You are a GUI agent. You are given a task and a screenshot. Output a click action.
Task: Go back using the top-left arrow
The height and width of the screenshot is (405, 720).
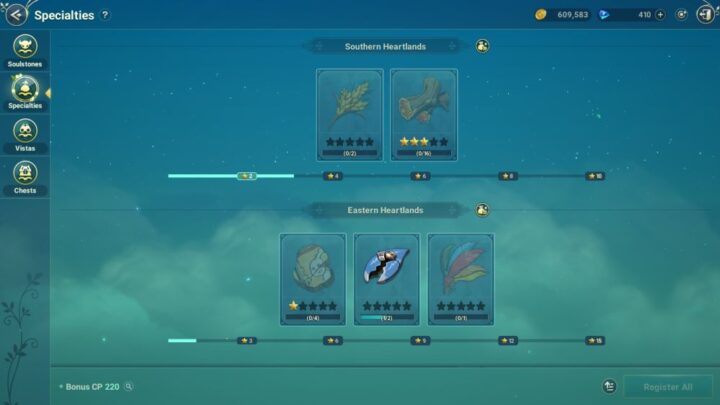click(15, 15)
